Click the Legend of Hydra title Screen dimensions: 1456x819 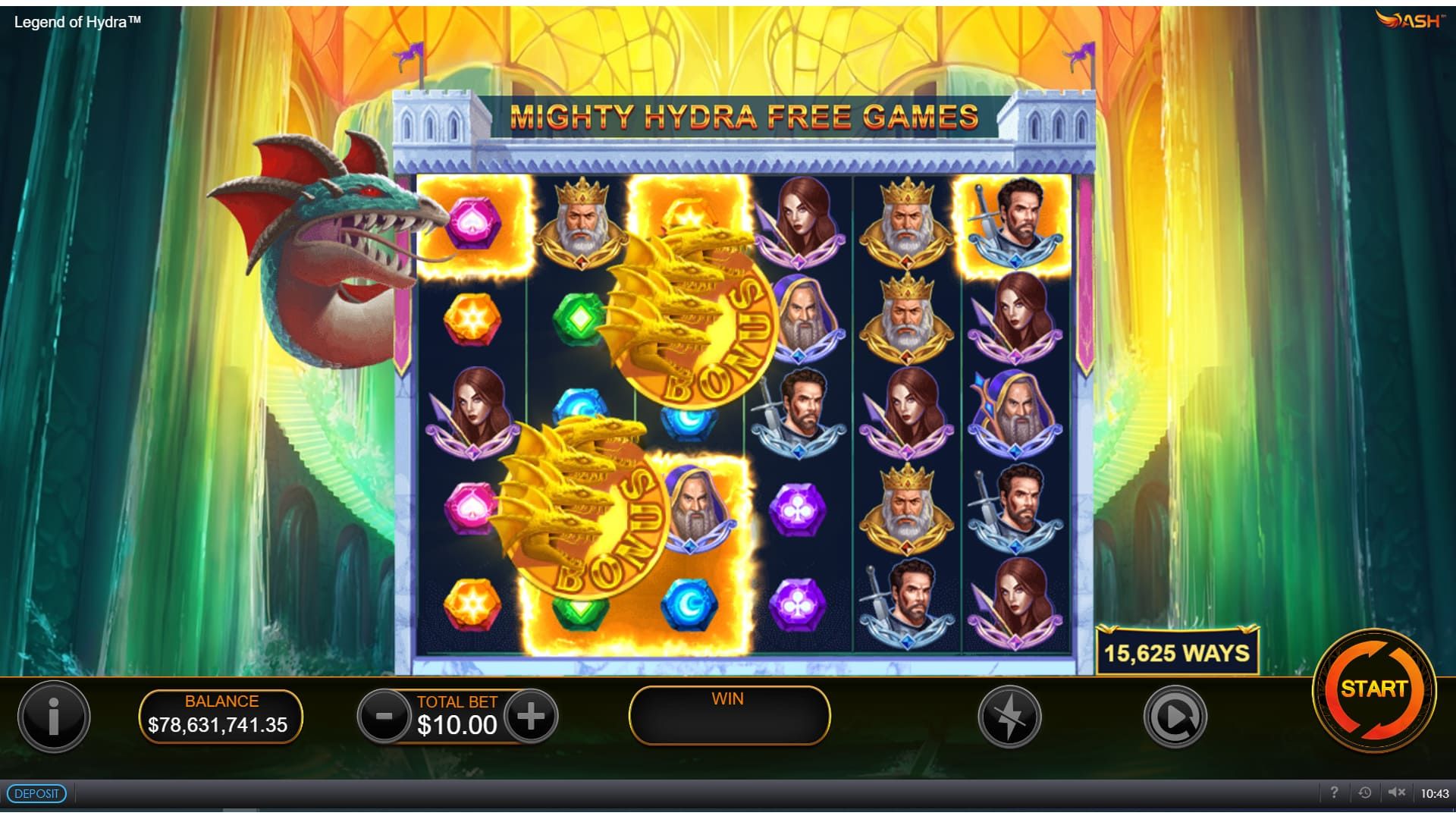pyautogui.click(x=76, y=22)
